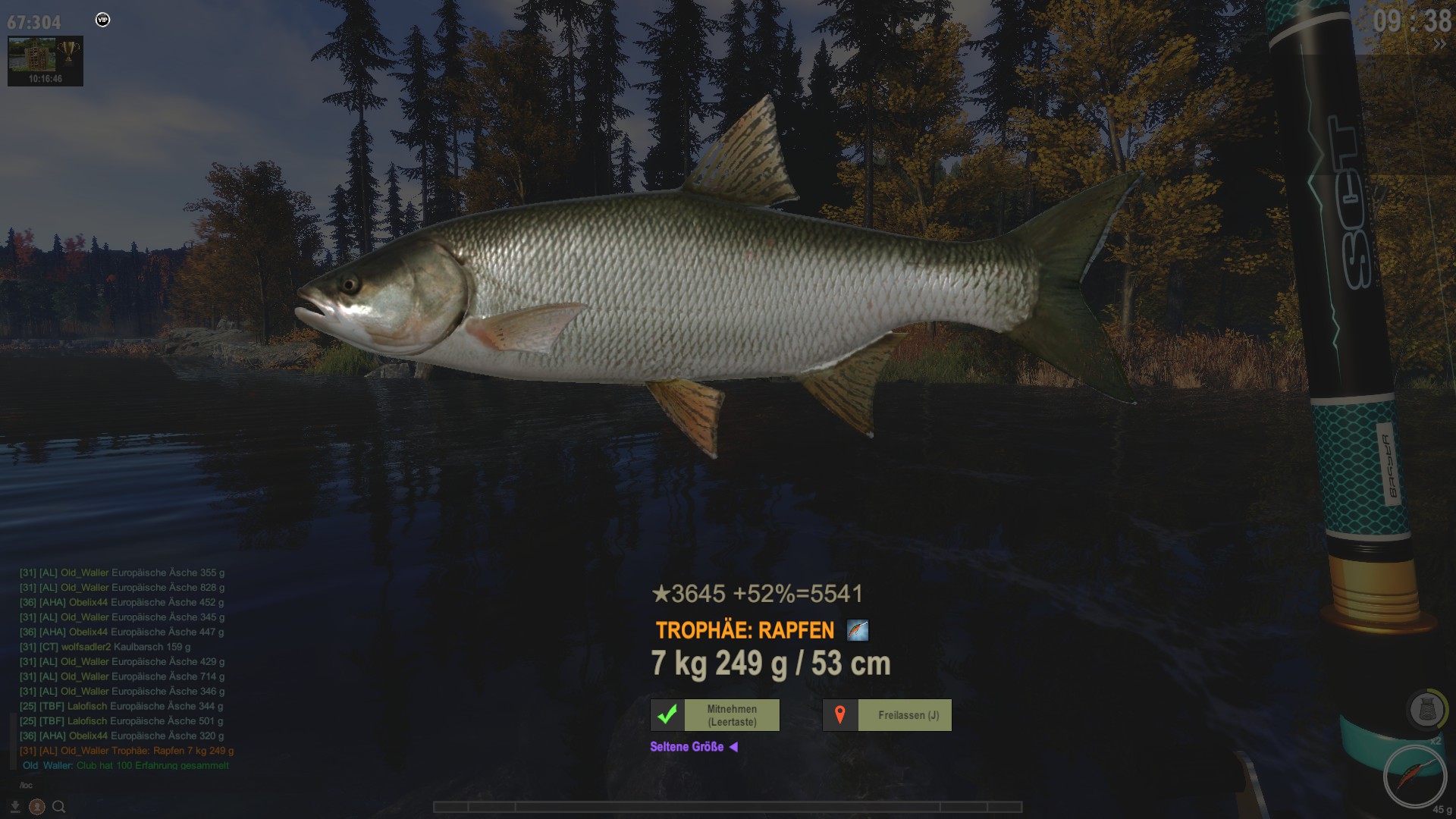The image size is (1456, 819).
Task: Click the VIP status badge
Action: tap(103, 20)
